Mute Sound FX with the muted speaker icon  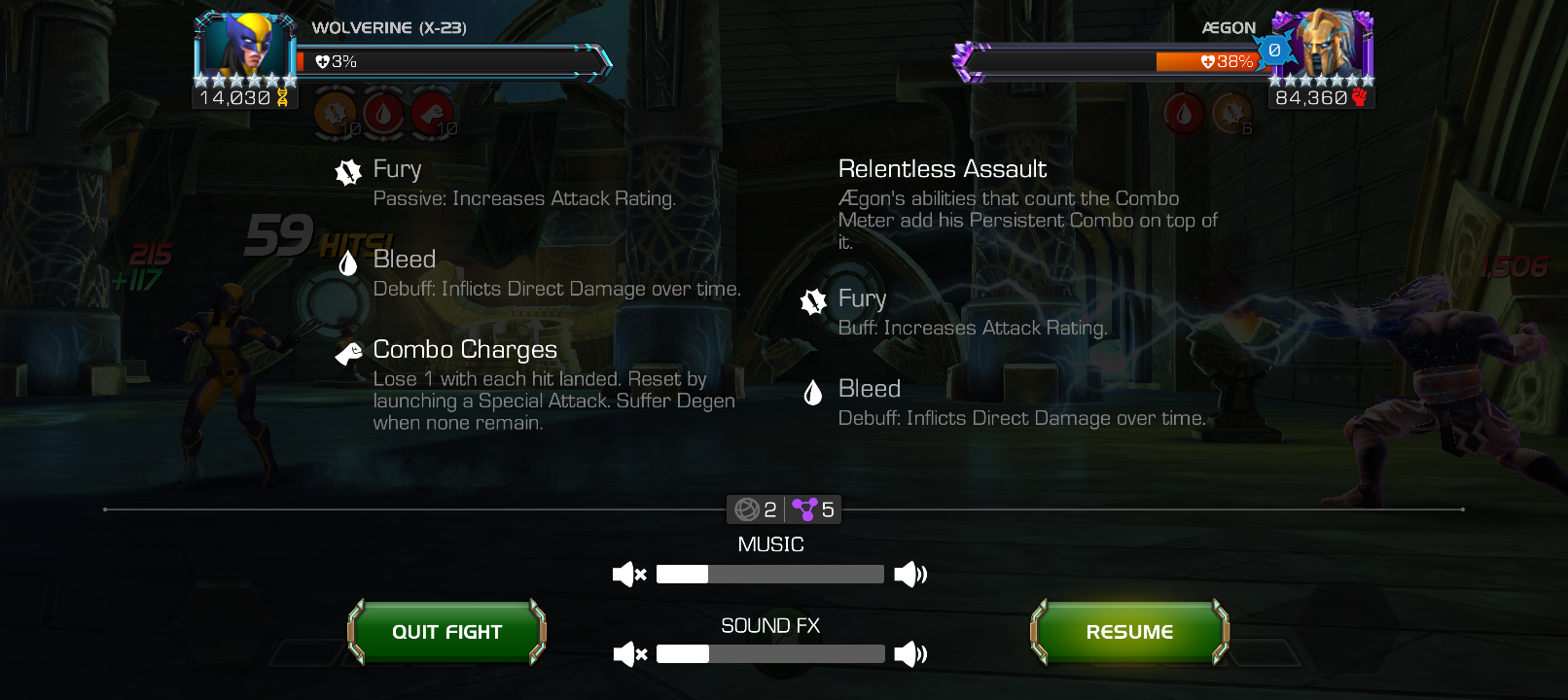630,654
